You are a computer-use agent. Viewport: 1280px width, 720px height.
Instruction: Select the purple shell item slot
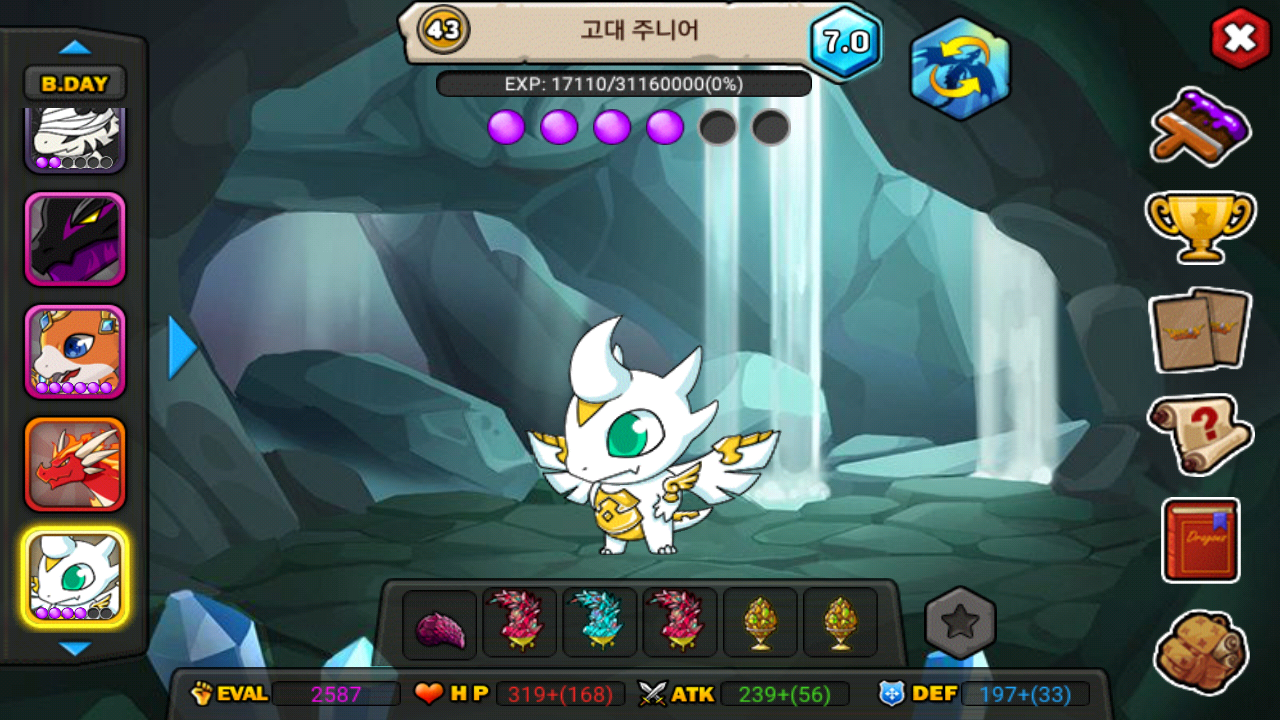click(x=440, y=624)
